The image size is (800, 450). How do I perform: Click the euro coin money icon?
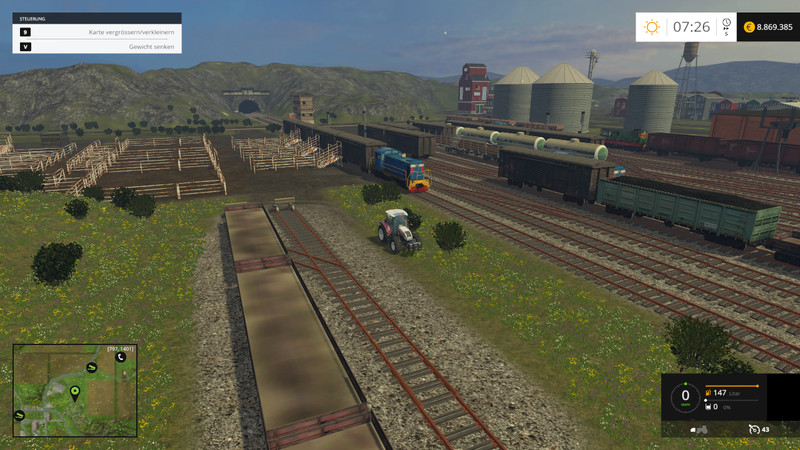tap(749, 27)
